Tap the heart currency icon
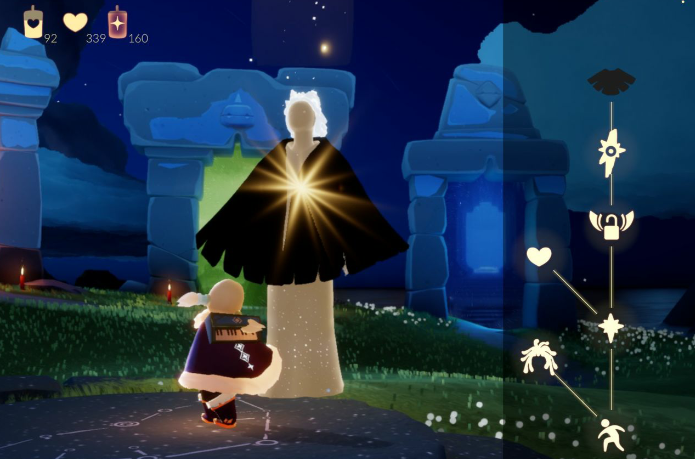 pos(75,21)
